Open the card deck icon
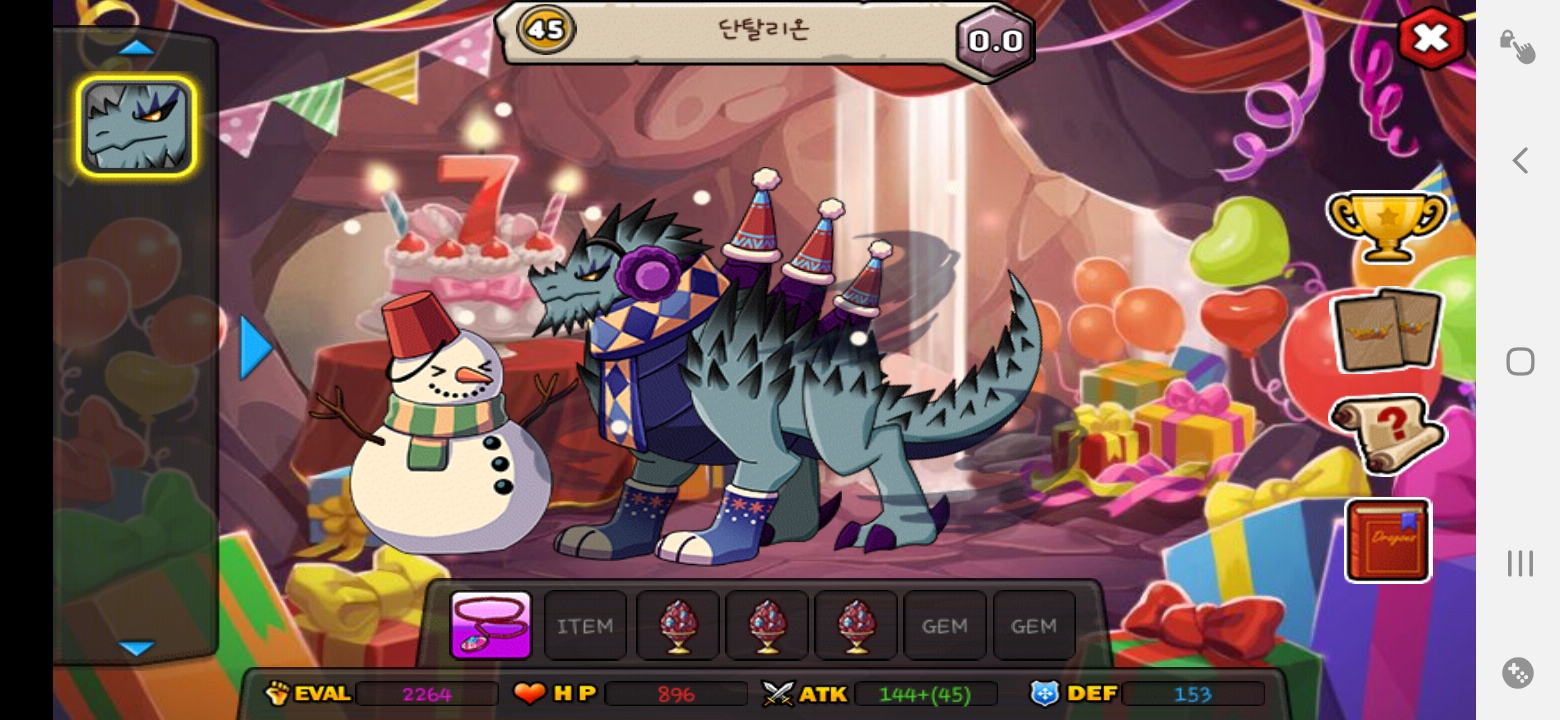Image resolution: width=1560 pixels, height=720 pixels. click(1387, 330)
